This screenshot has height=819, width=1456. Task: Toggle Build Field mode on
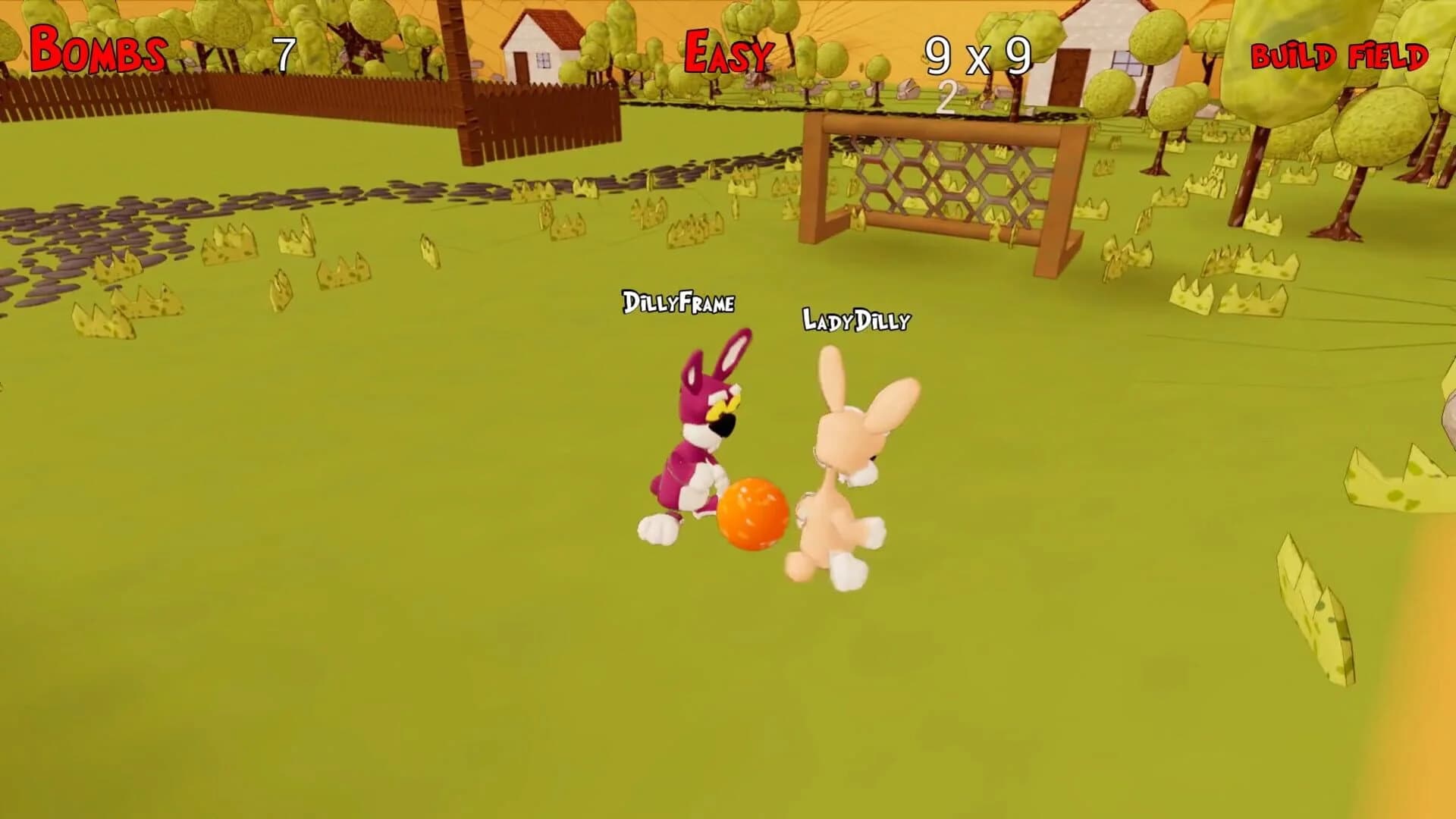(1338, 55)
